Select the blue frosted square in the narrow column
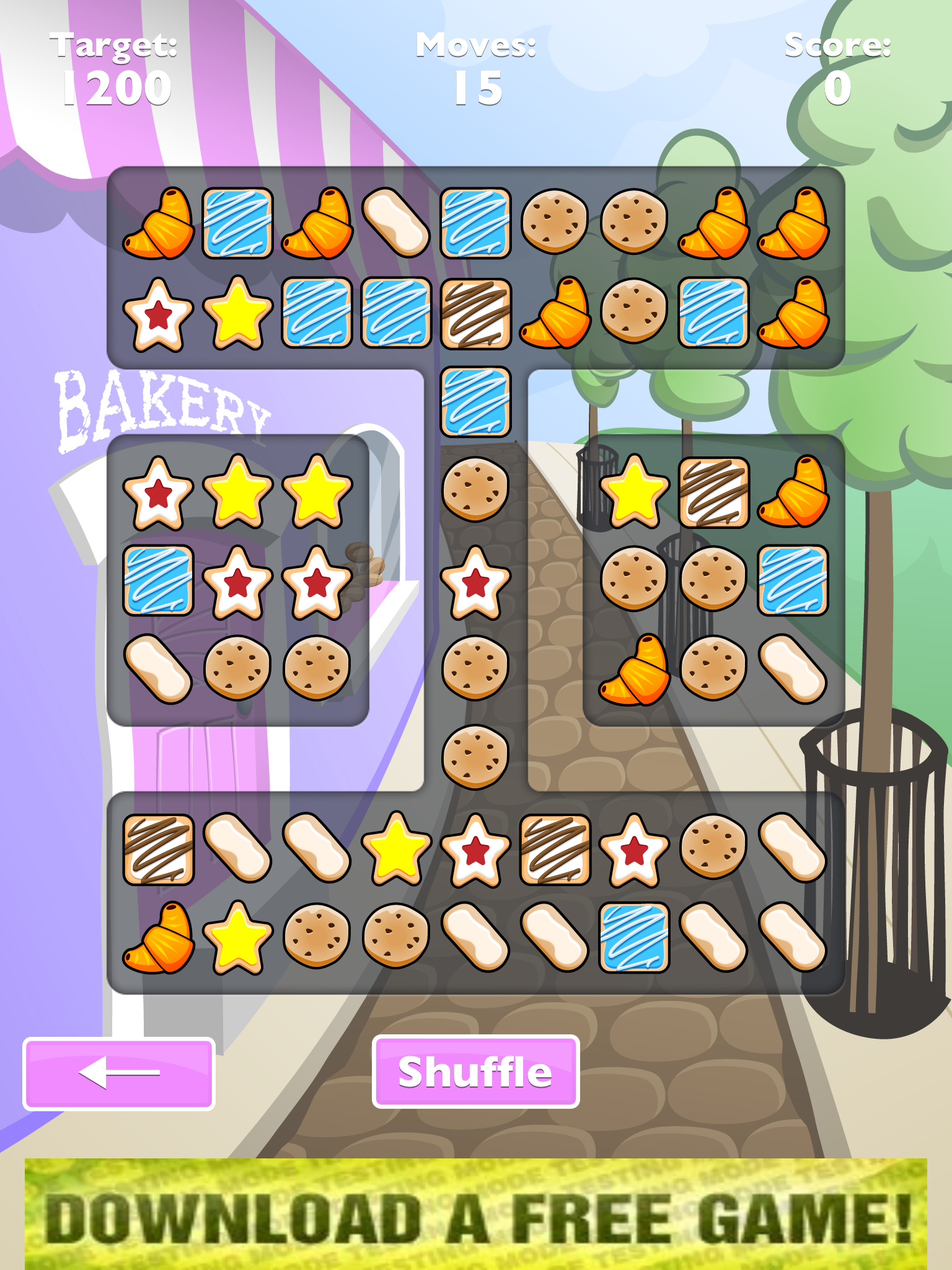Viewport: 952px width, 1270px height. click(475, 402)
